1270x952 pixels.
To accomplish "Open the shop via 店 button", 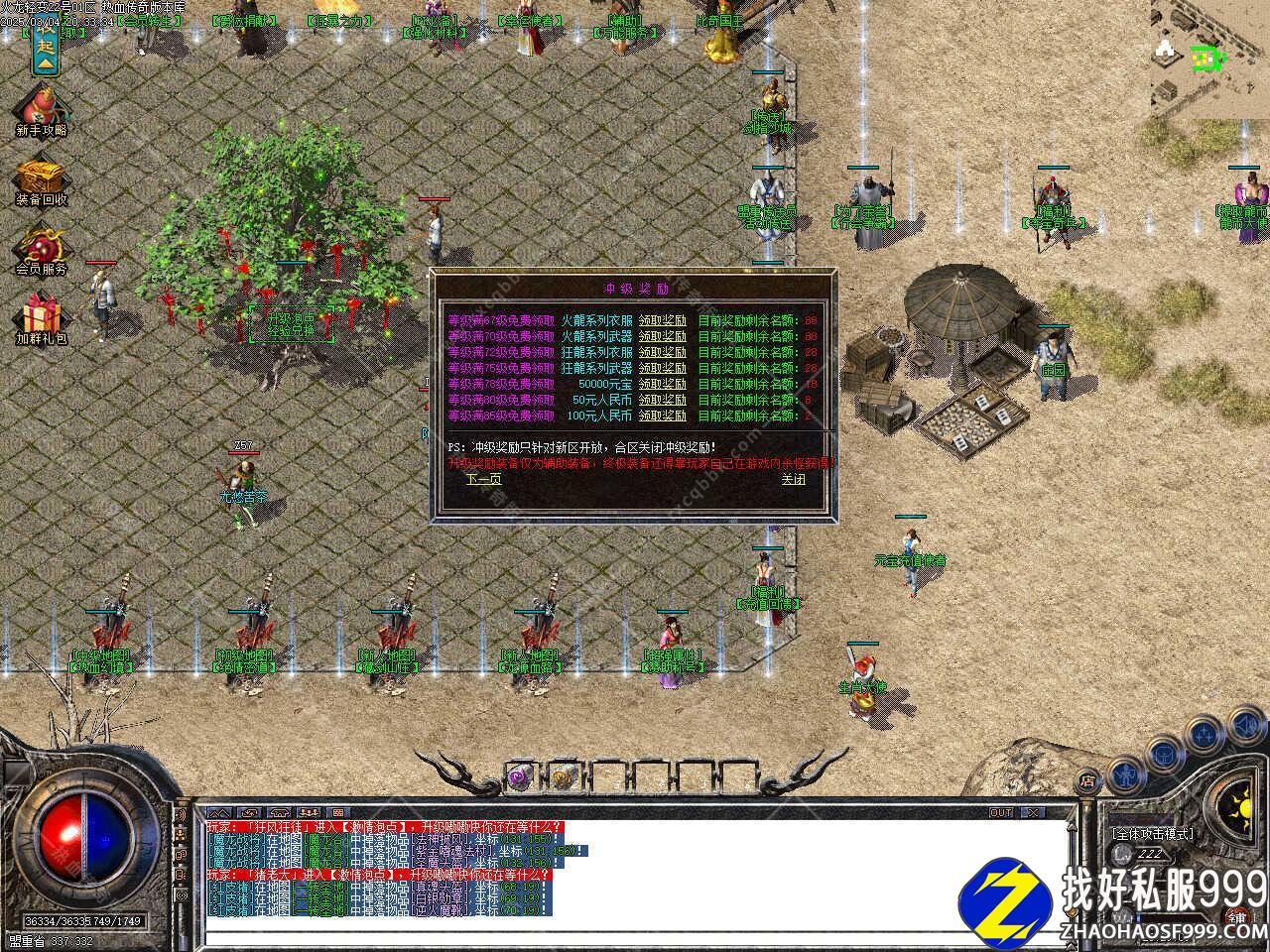I will point(1088,779).
